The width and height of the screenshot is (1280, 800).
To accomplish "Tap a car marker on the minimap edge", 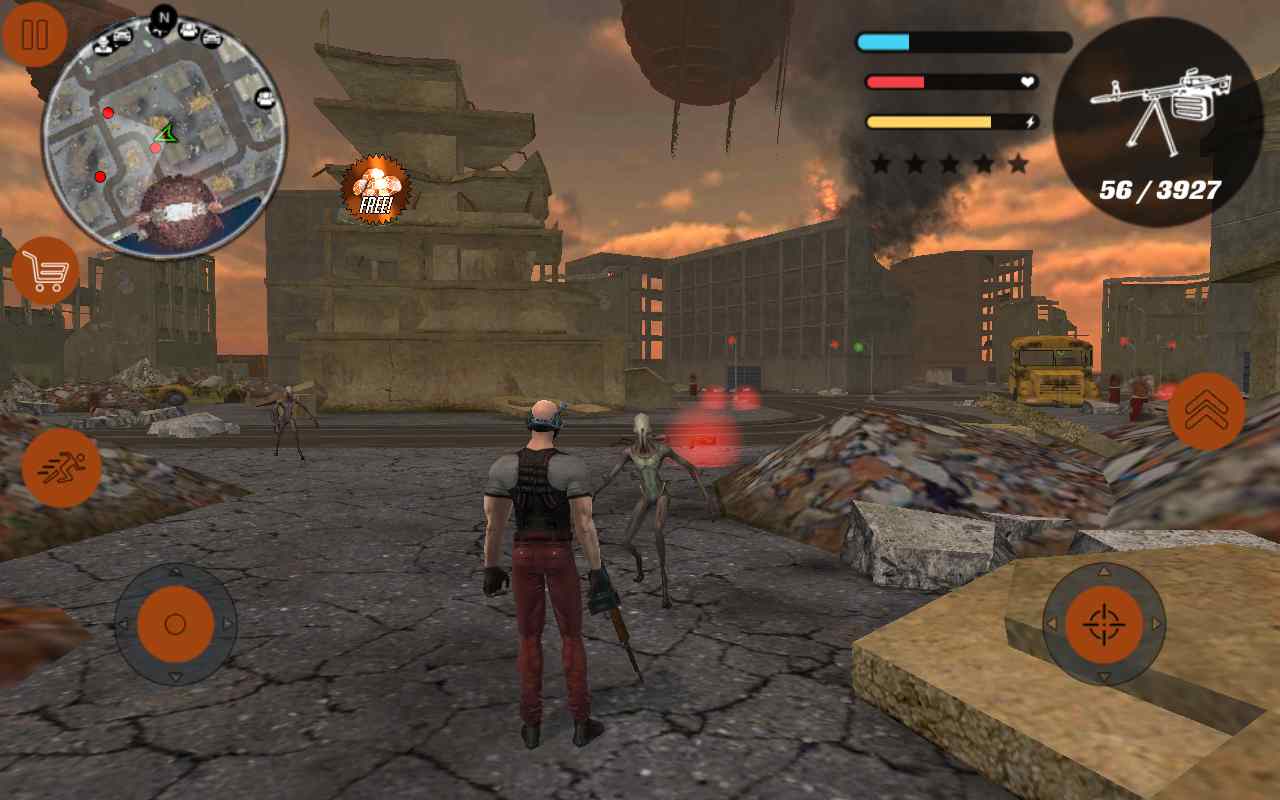I will pos(212,39).
